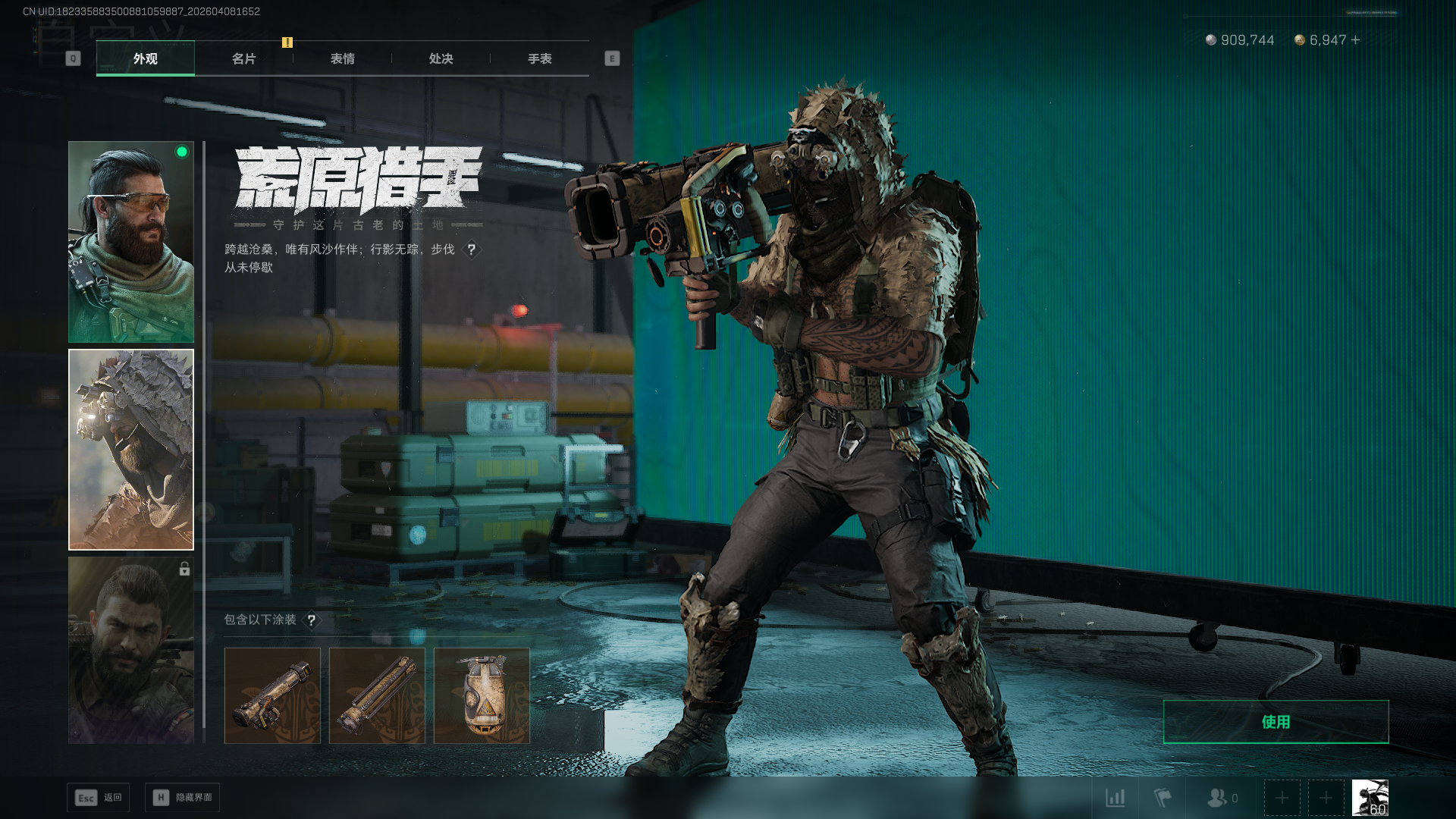Select the ghillie hood skin thumbnail

coord(131,450)
